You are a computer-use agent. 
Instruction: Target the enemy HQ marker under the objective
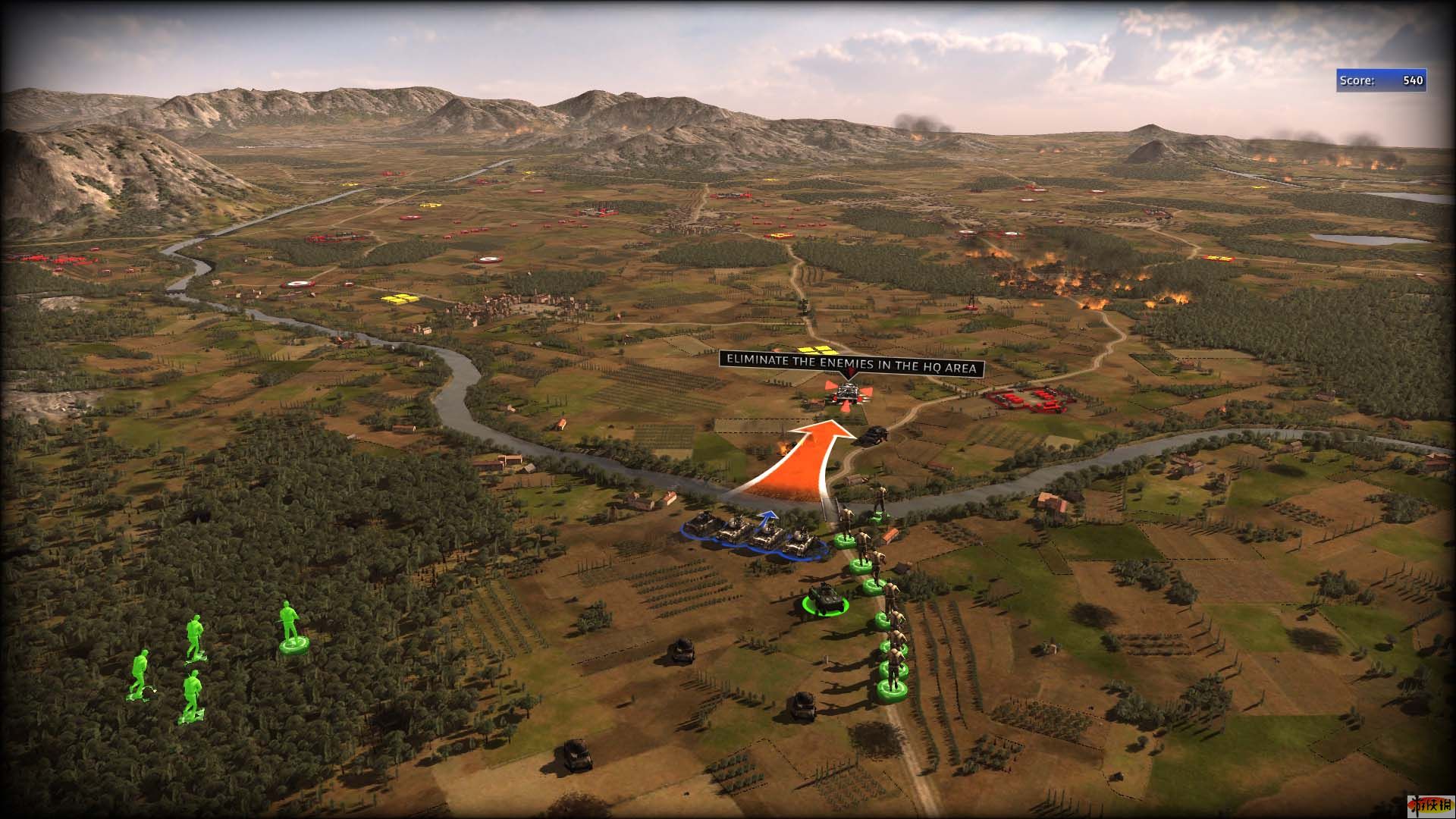(x=847, y=394)
